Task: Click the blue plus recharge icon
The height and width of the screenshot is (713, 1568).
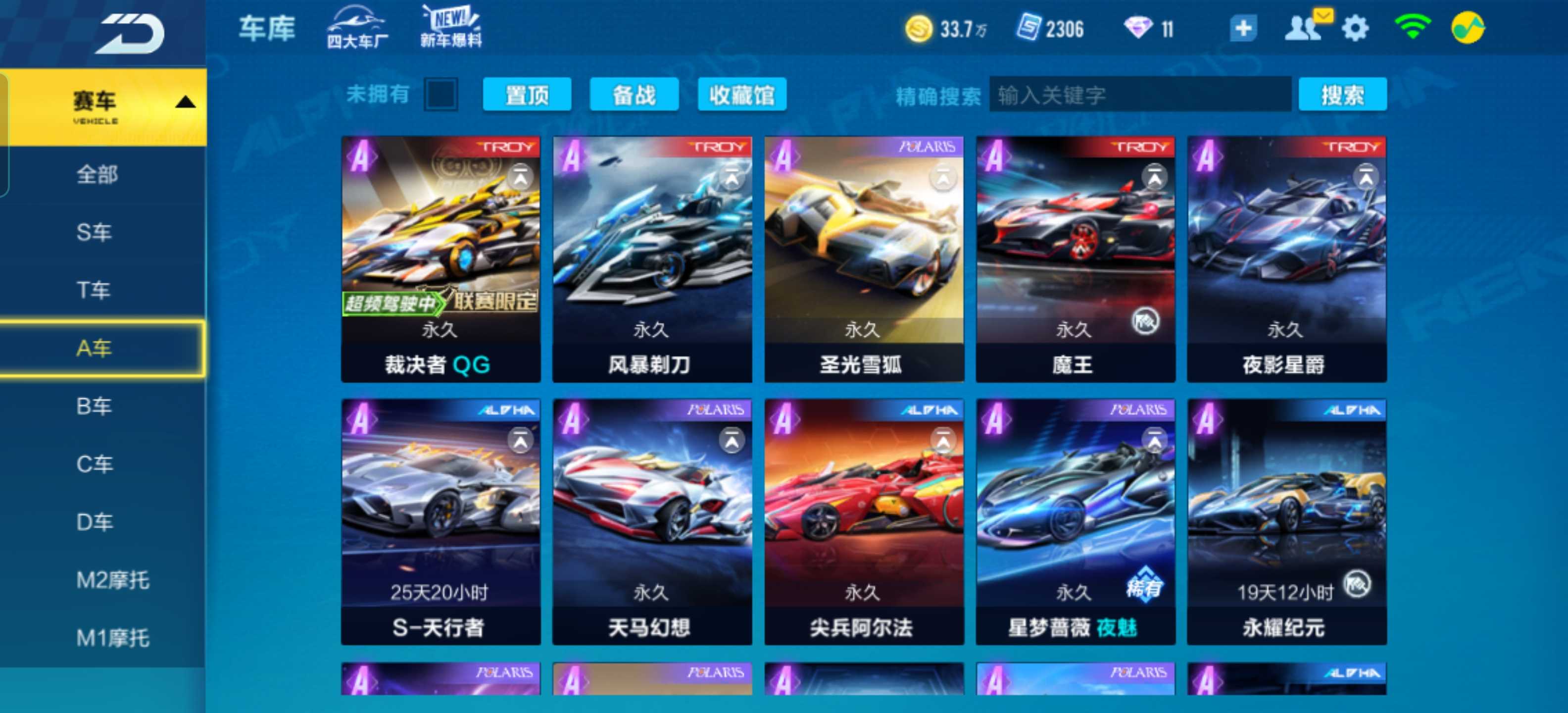Action: (1242, 27)
